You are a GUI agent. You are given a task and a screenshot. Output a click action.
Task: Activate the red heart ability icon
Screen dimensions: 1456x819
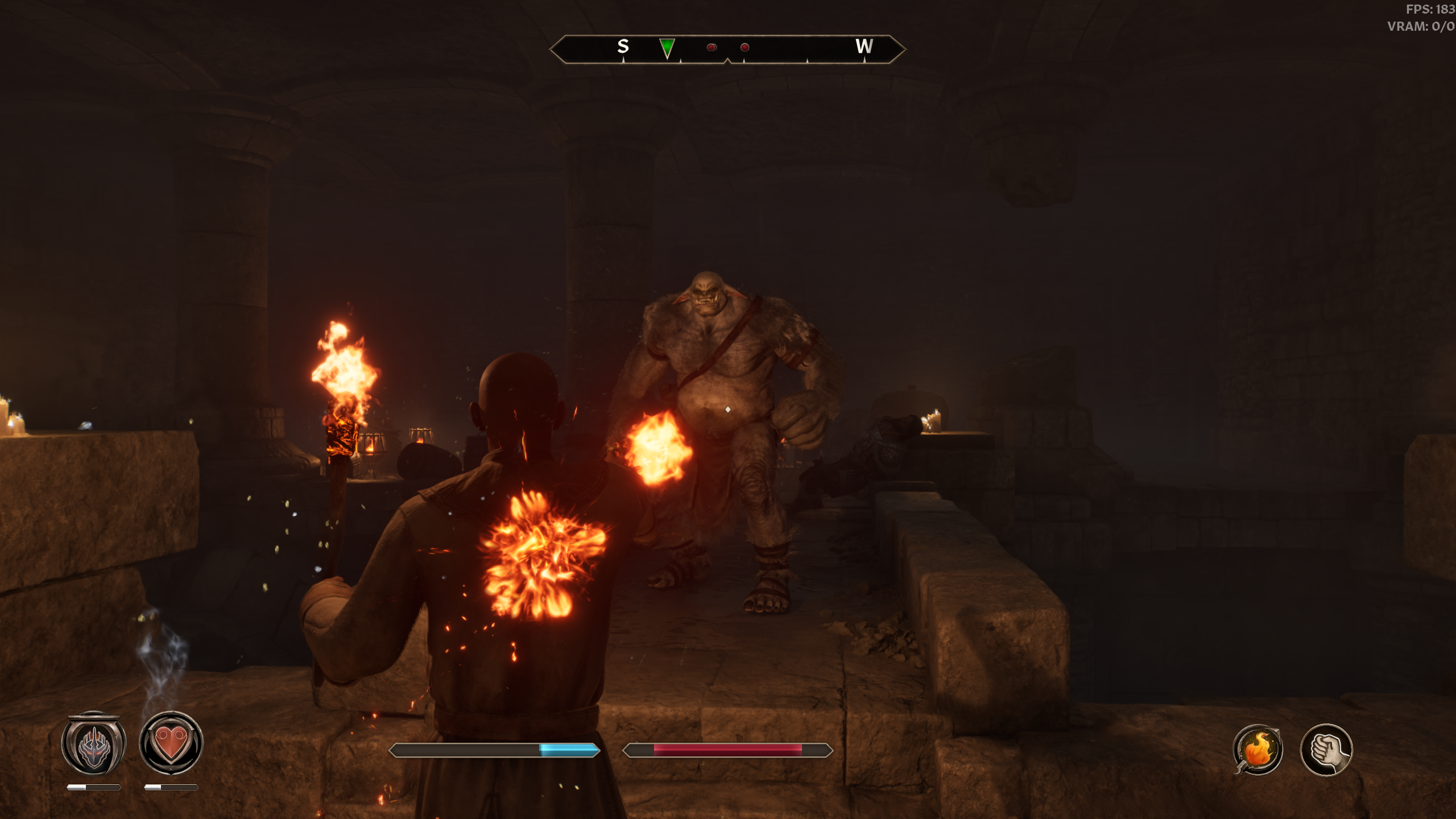tap(171, 743)
